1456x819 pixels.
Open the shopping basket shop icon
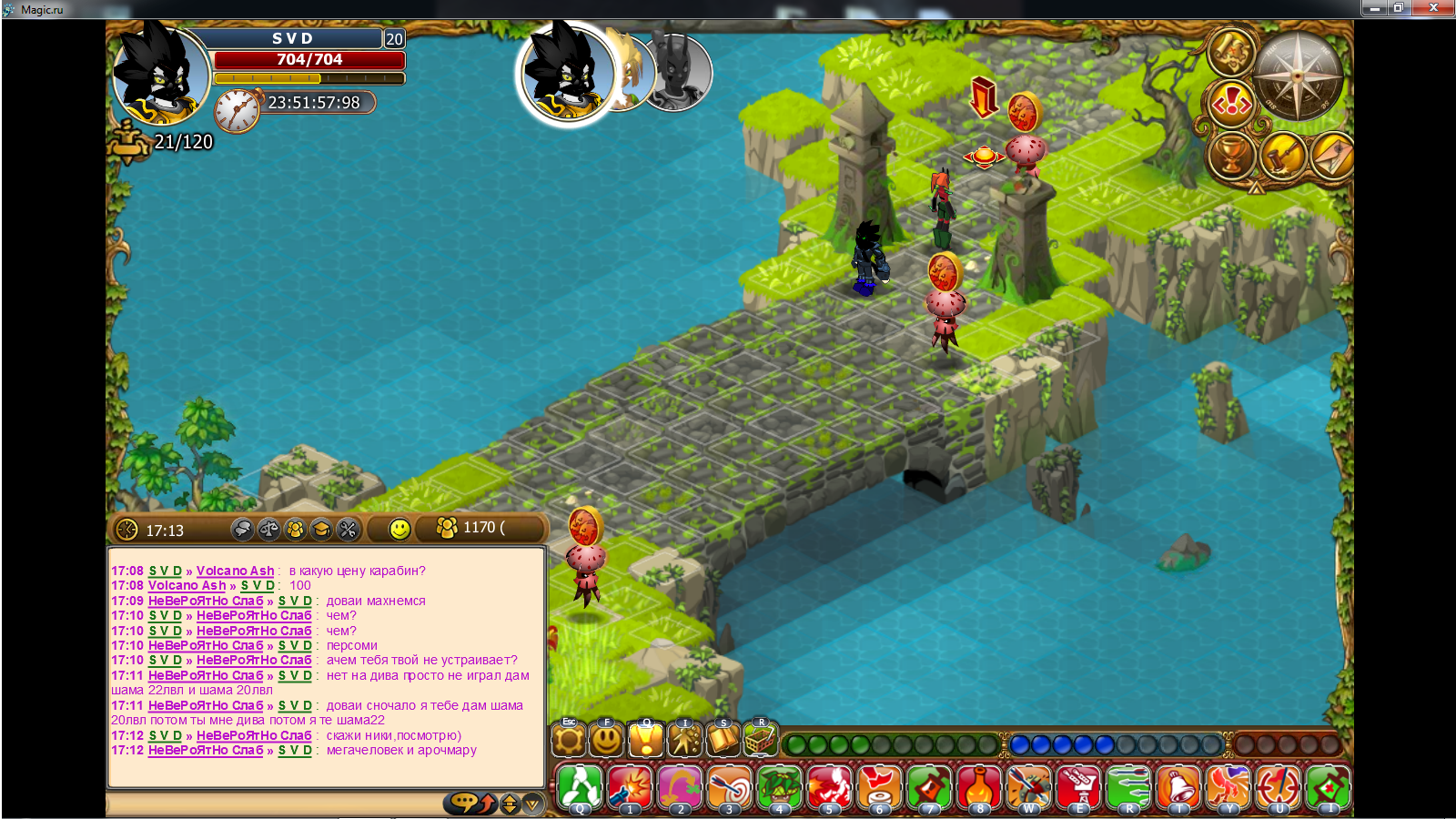pyautogui.click(x=760, y=740)
